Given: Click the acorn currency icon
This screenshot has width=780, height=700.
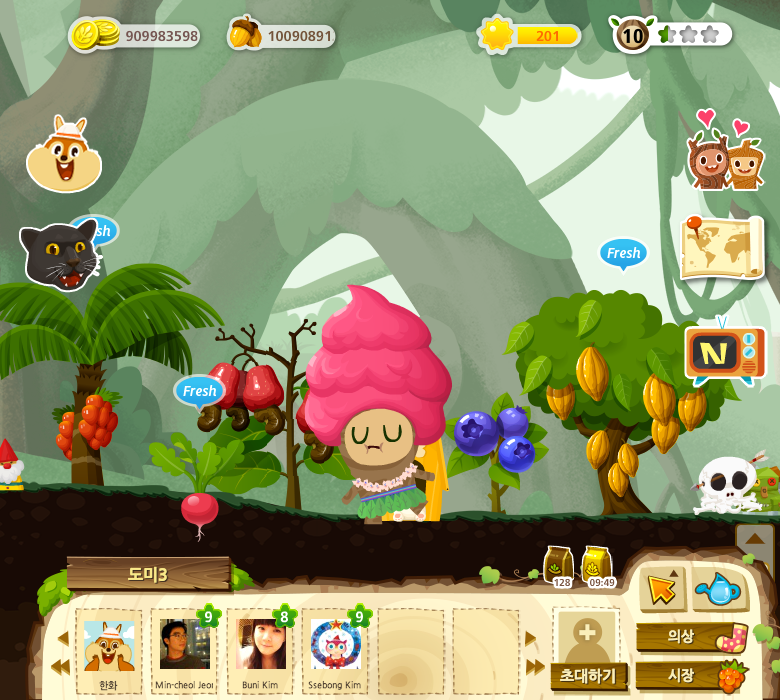Looking at the screenshot, I should point(243,34).
